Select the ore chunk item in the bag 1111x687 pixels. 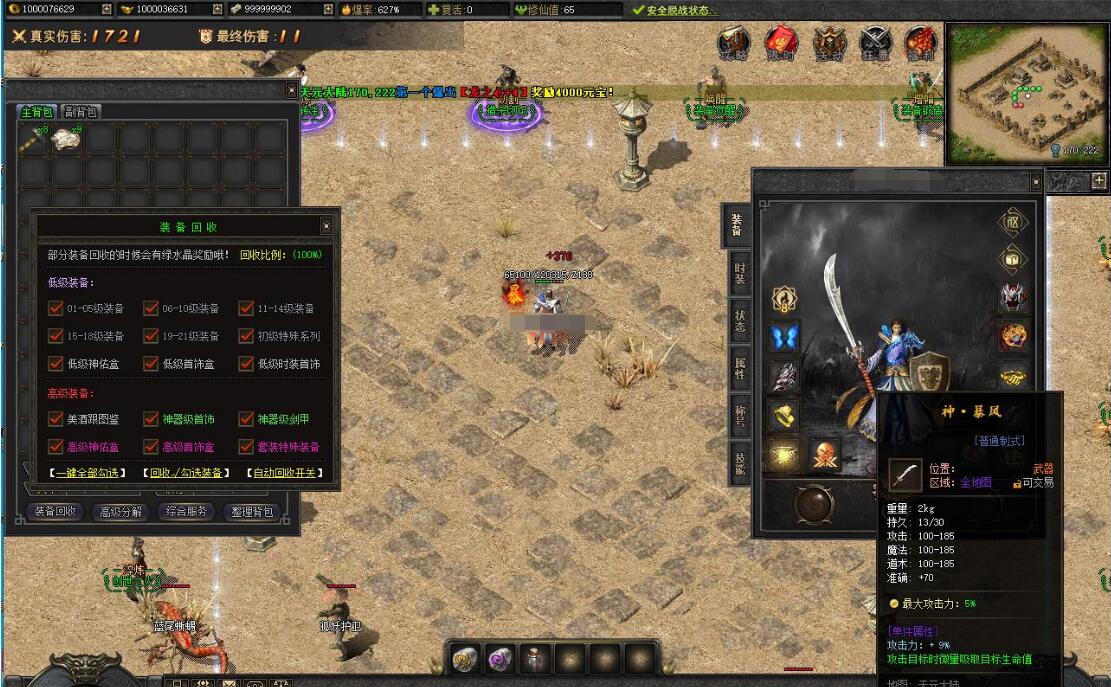click(x=68, y=141)
